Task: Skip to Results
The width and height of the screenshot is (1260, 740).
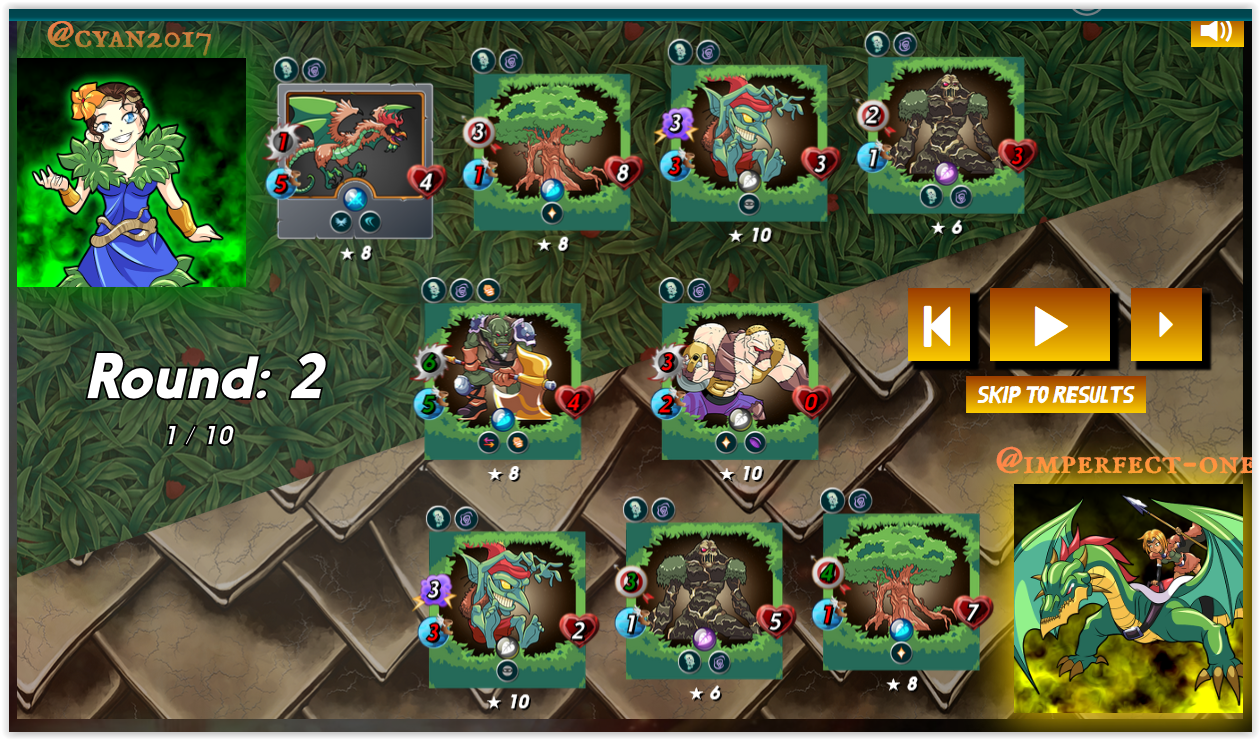Action: click(x=1055, y=395)
